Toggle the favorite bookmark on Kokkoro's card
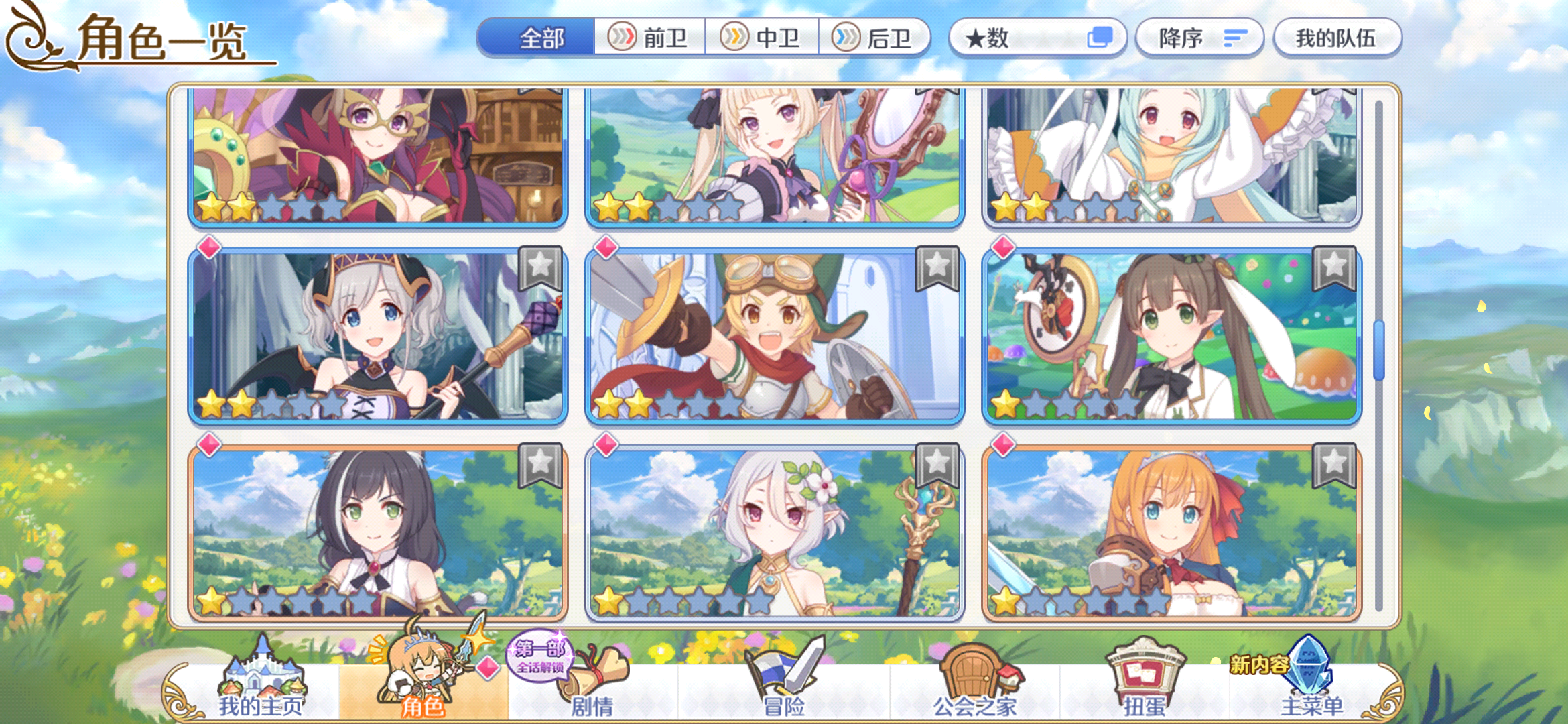1568x724 pixels. click(x=937, y=467)
